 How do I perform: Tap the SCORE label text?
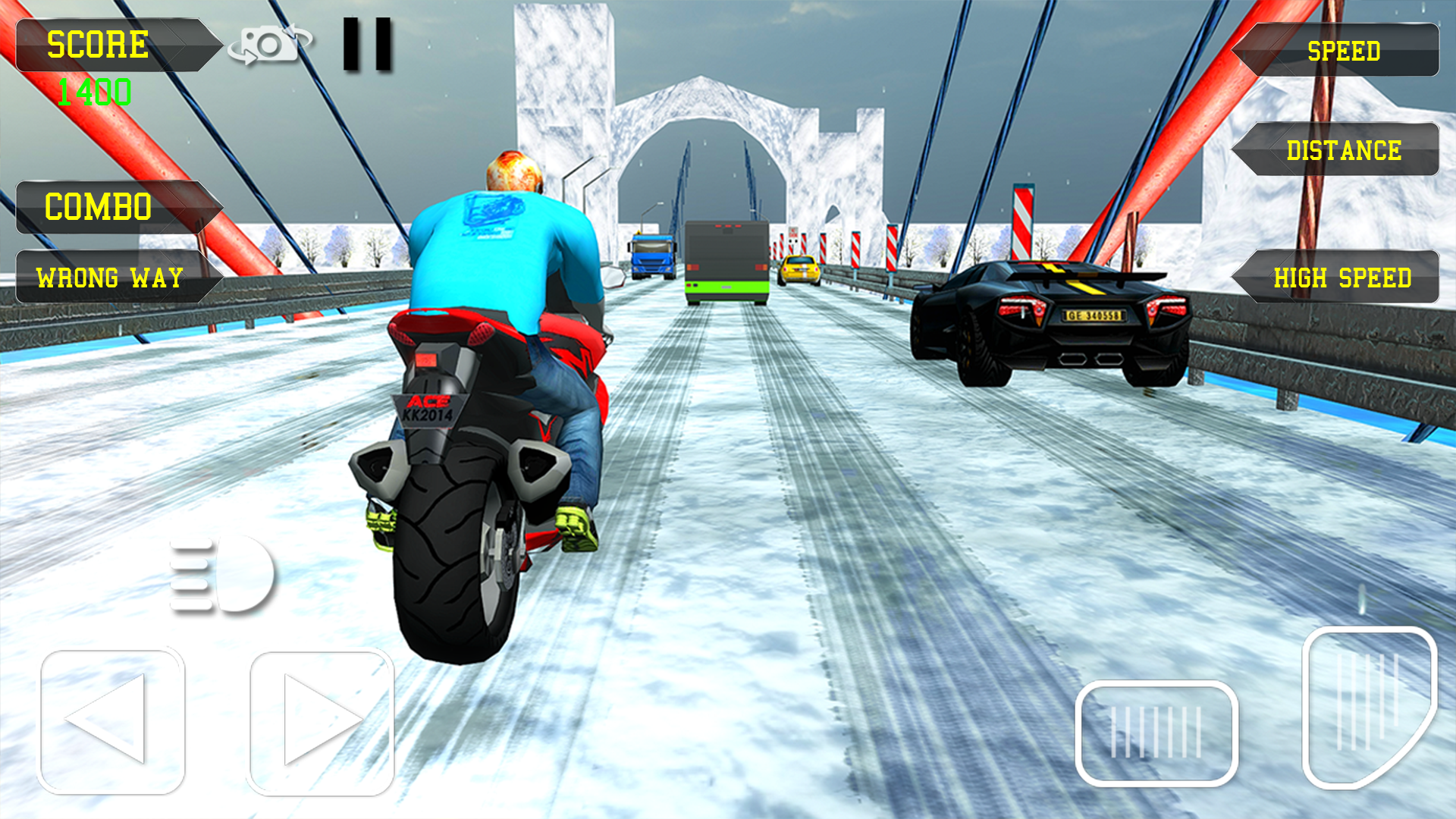point(97,43)
